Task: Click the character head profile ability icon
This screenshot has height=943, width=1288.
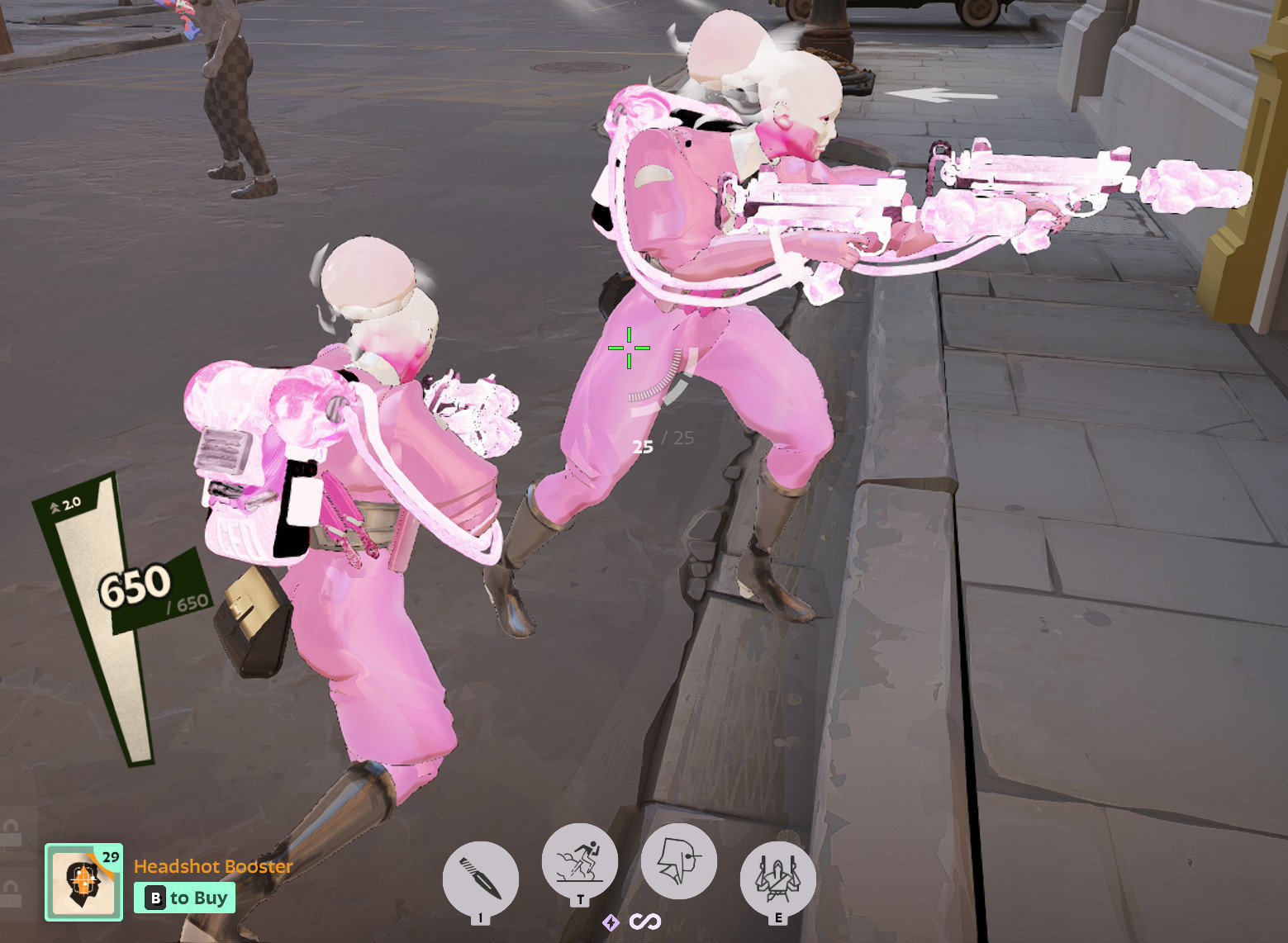Action: (x=678, y=861)
